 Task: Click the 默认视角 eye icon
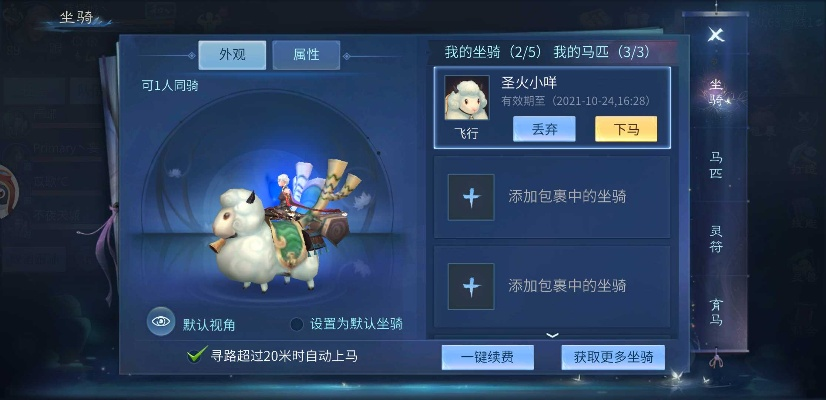click(161, 322)
